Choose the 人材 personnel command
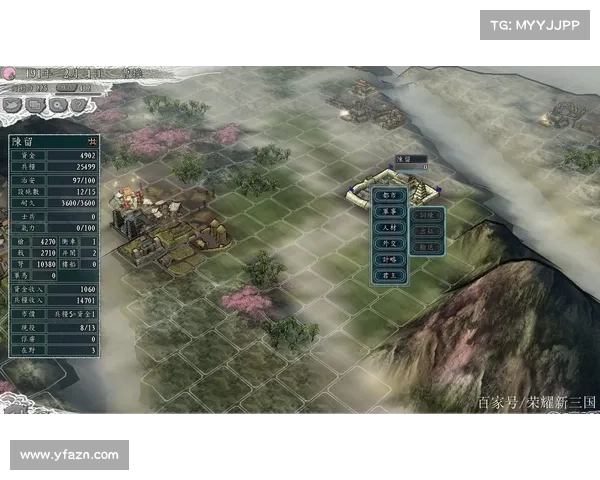Screen dimensions: 600x480 point(389,228)
